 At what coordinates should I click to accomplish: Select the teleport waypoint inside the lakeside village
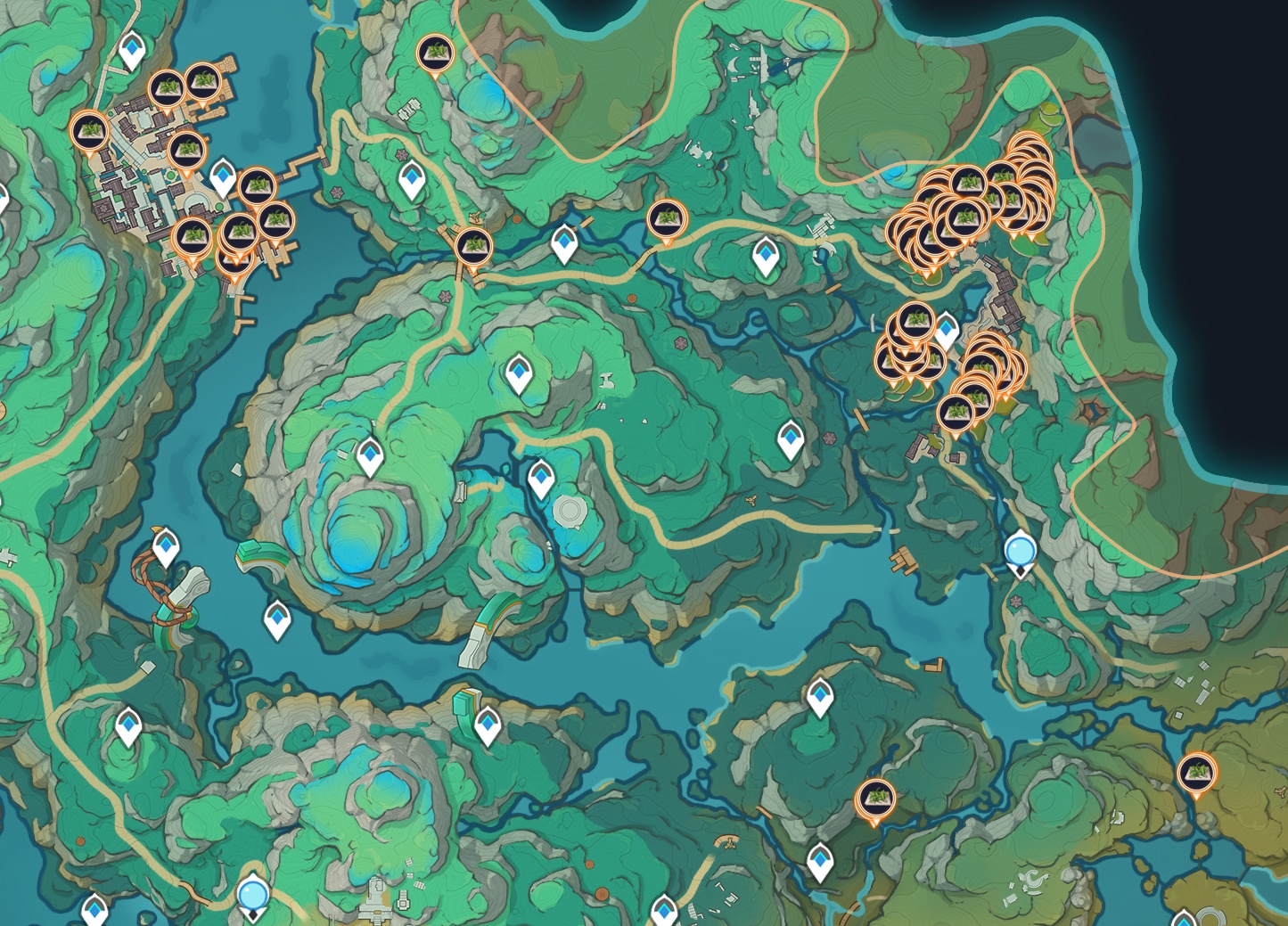[222, 177]
